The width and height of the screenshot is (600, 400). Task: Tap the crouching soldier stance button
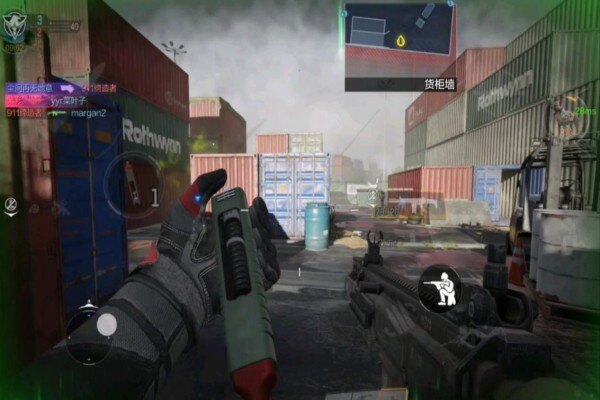pos(439,286)
